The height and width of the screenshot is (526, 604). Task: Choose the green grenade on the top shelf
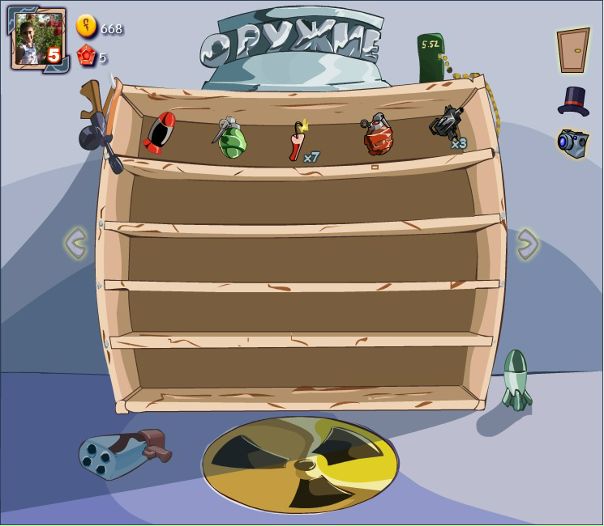[x=229, y=137]
